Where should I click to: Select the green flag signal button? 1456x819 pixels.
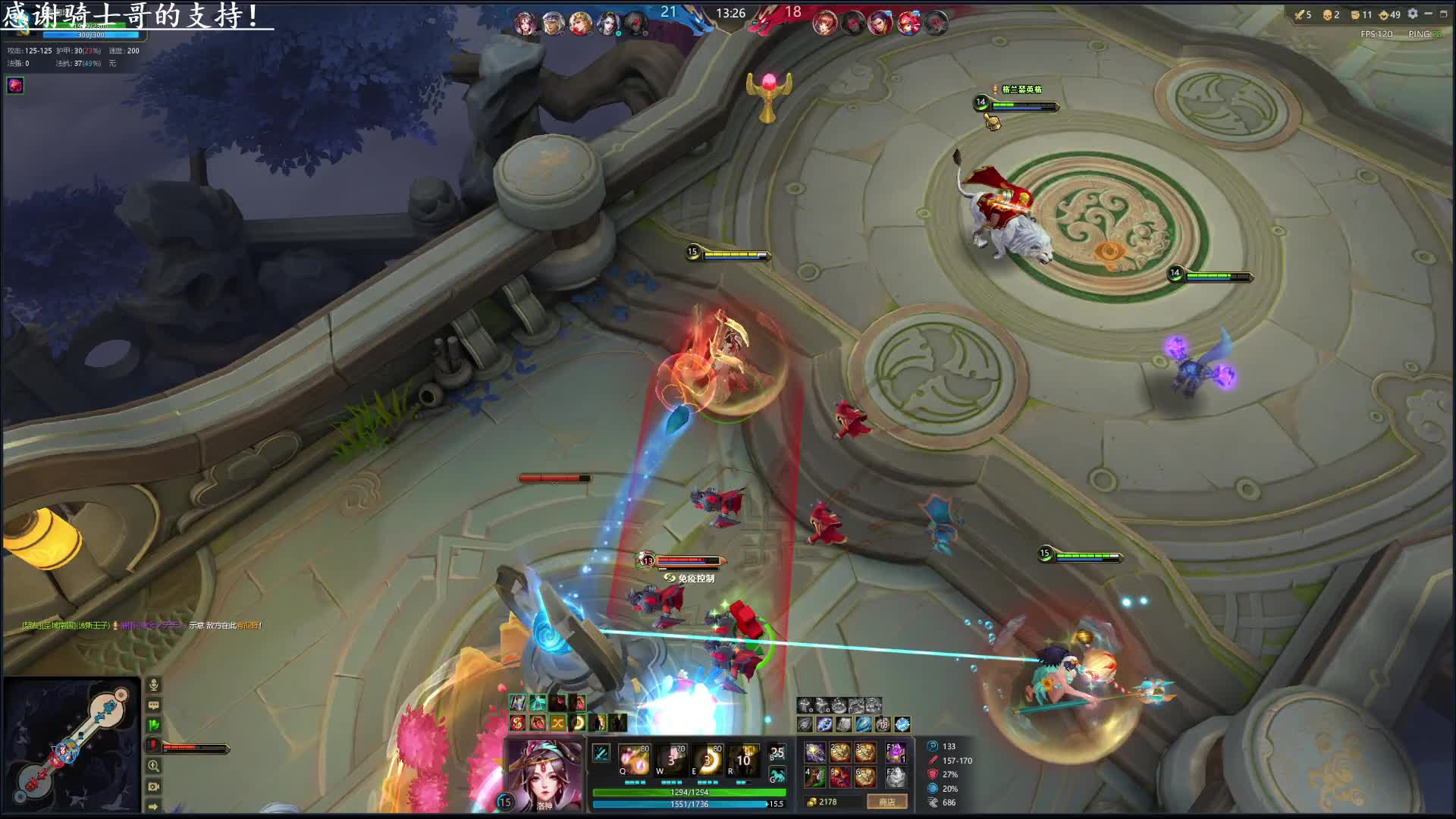(x=153, y=726)
